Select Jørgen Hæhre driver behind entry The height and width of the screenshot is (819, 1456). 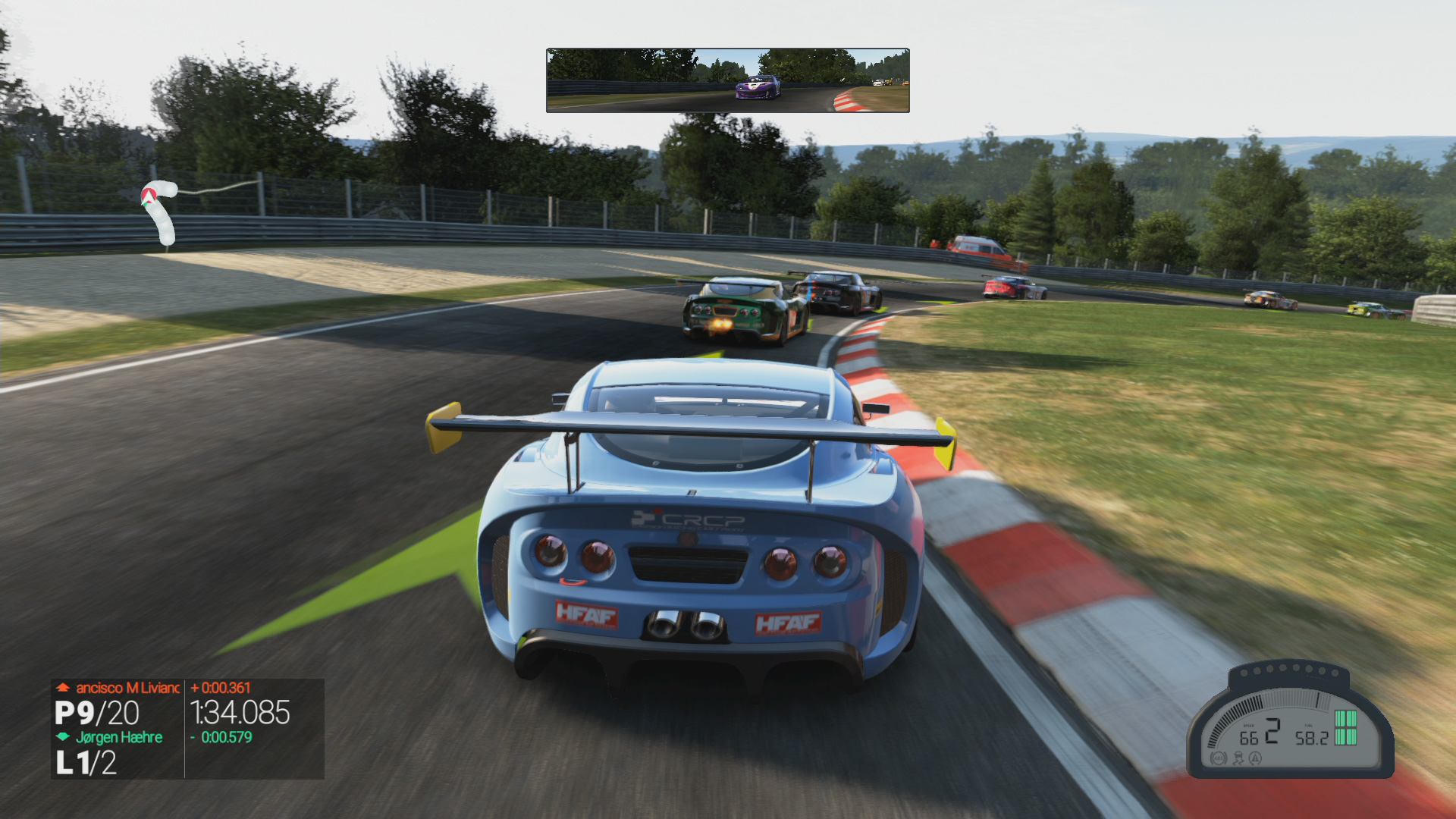pyautogui.click(x=118, y=737)
